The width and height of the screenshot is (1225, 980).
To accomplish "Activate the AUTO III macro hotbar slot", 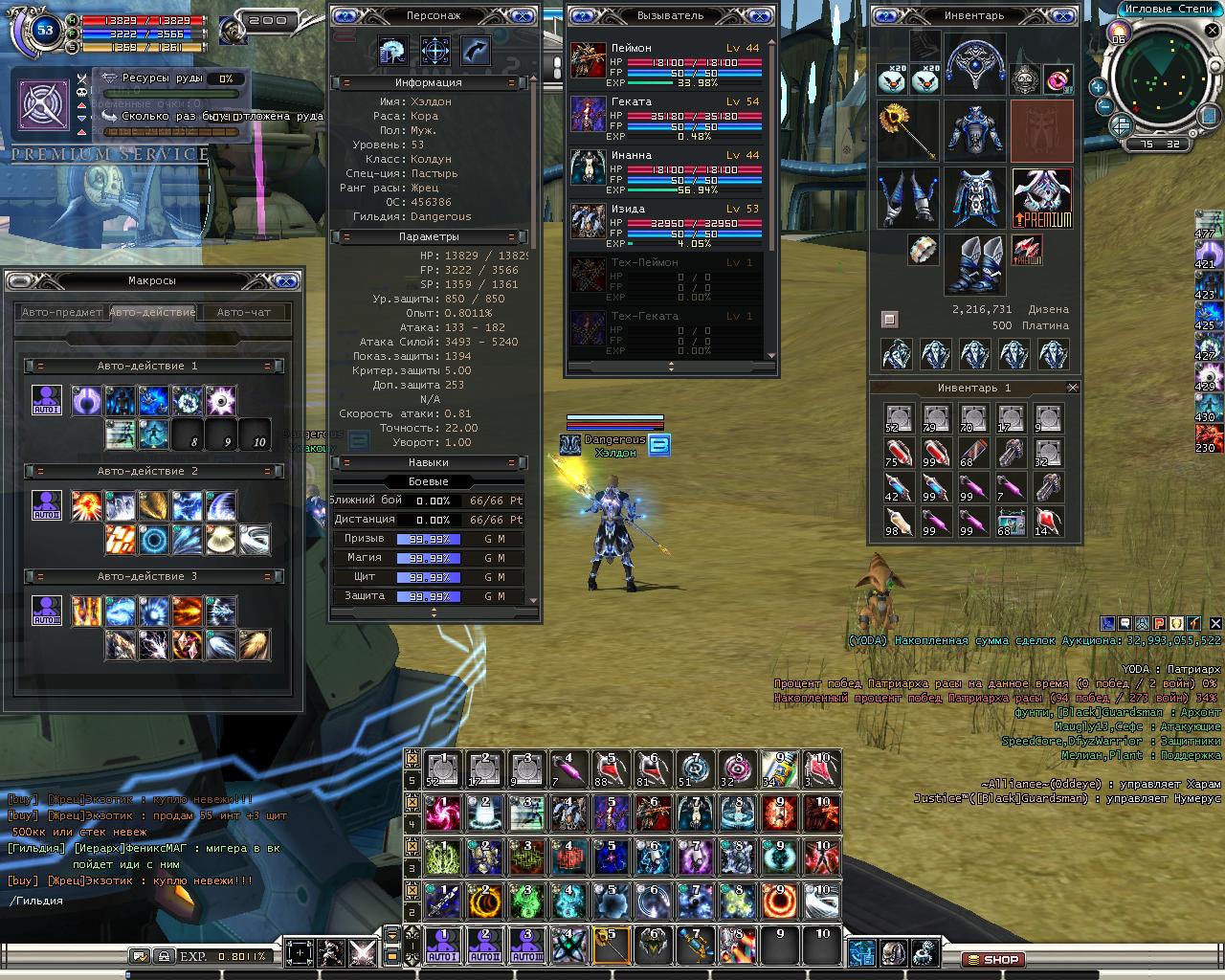I will coord(526,946).
